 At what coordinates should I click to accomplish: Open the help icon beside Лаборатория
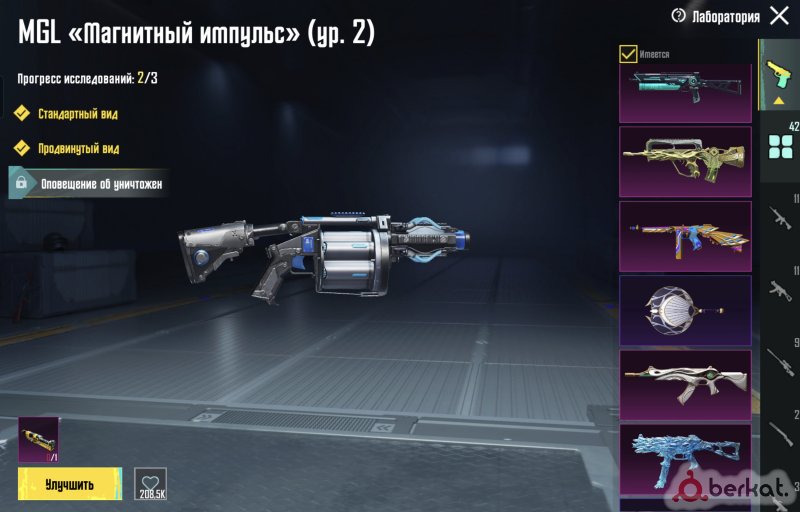(679, 16)
